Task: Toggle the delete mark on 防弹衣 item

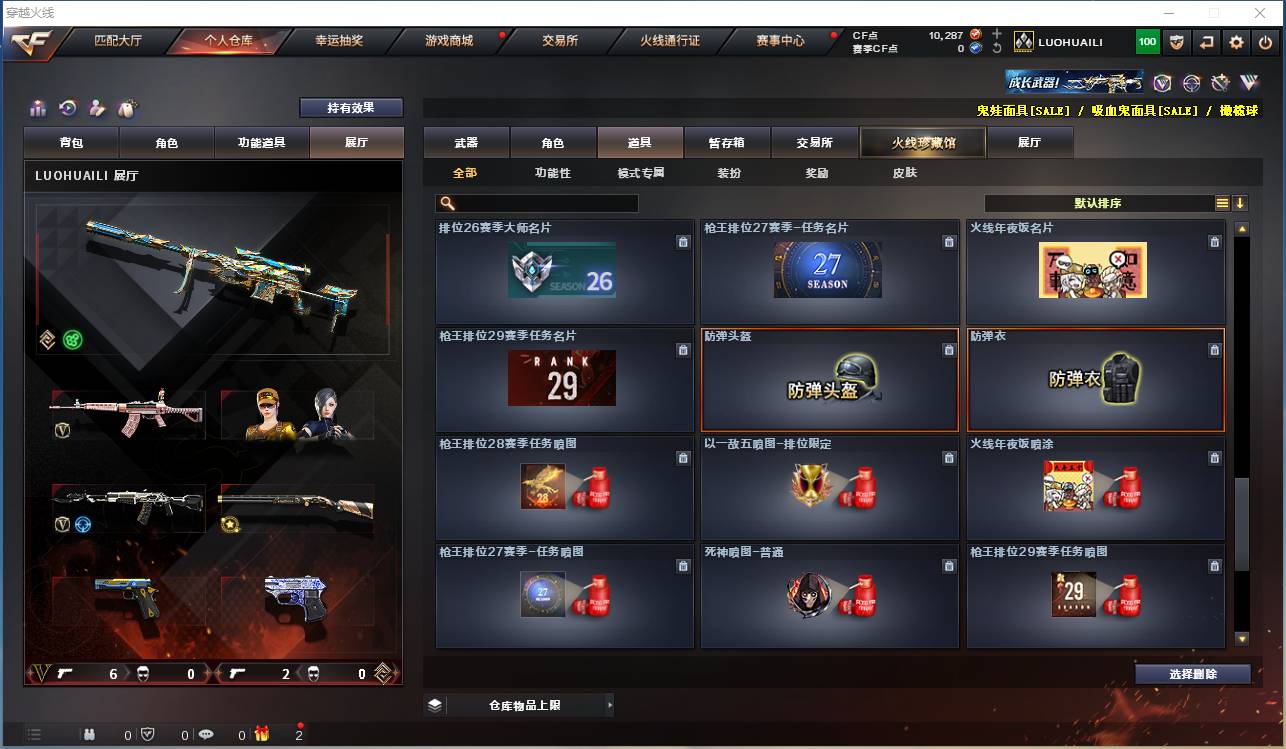Action: 1214,352
